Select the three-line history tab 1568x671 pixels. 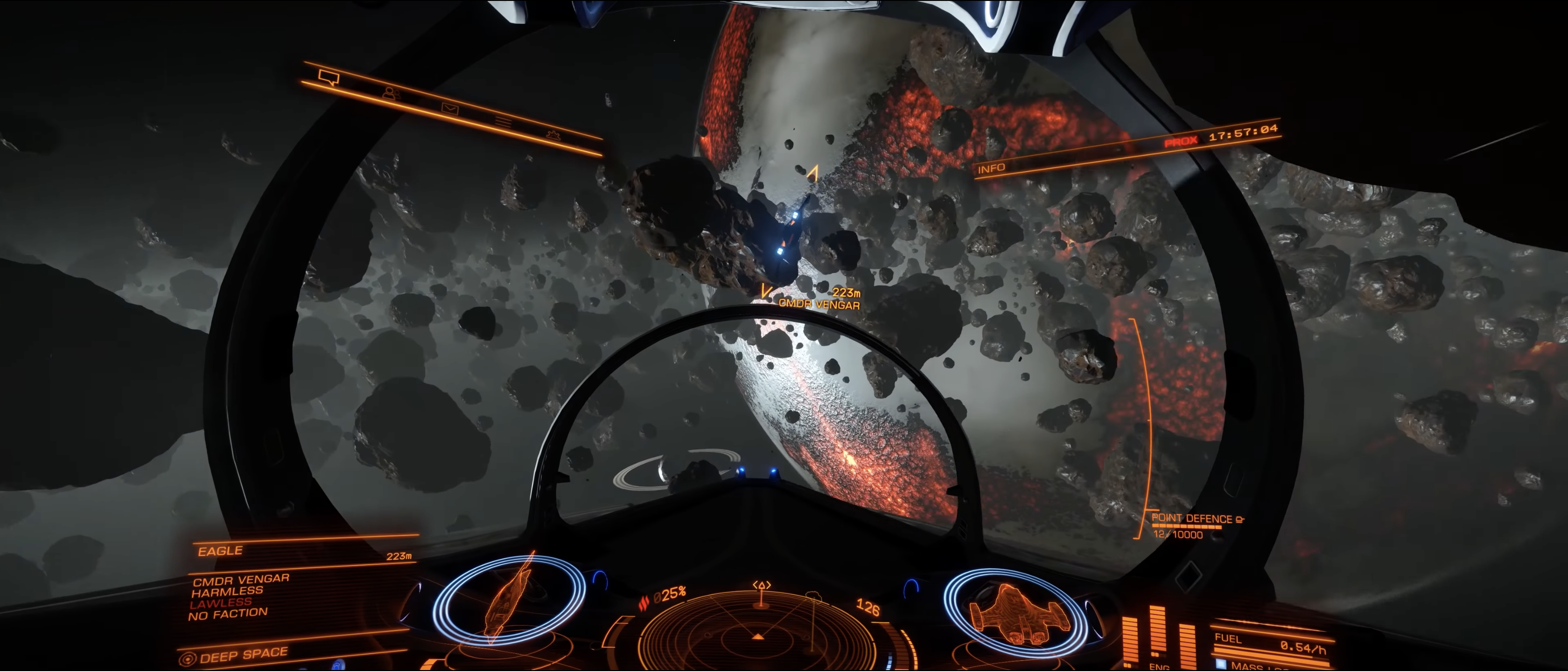[503, 122]
